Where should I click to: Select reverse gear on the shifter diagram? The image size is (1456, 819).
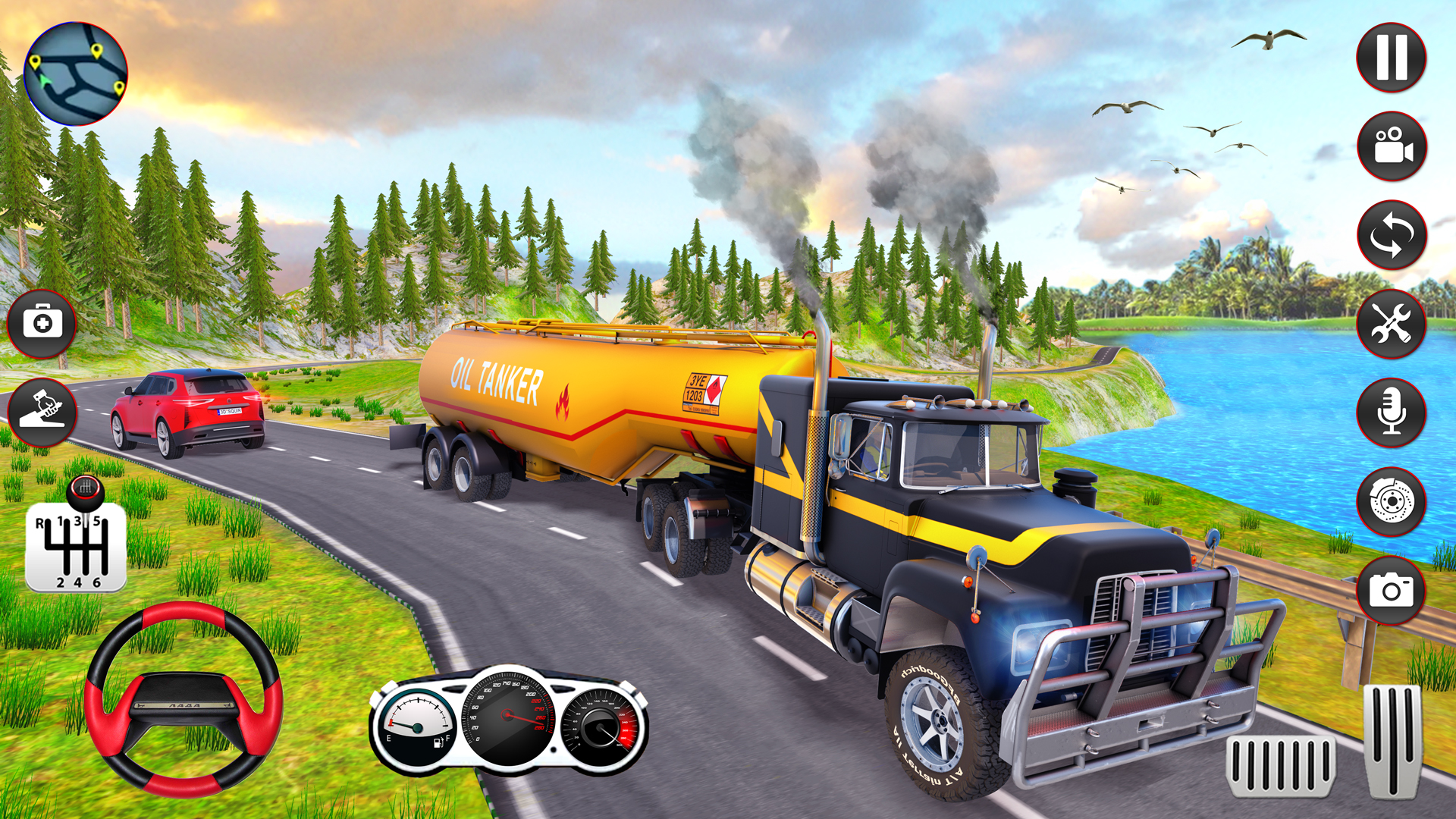(x=42, y=523)
